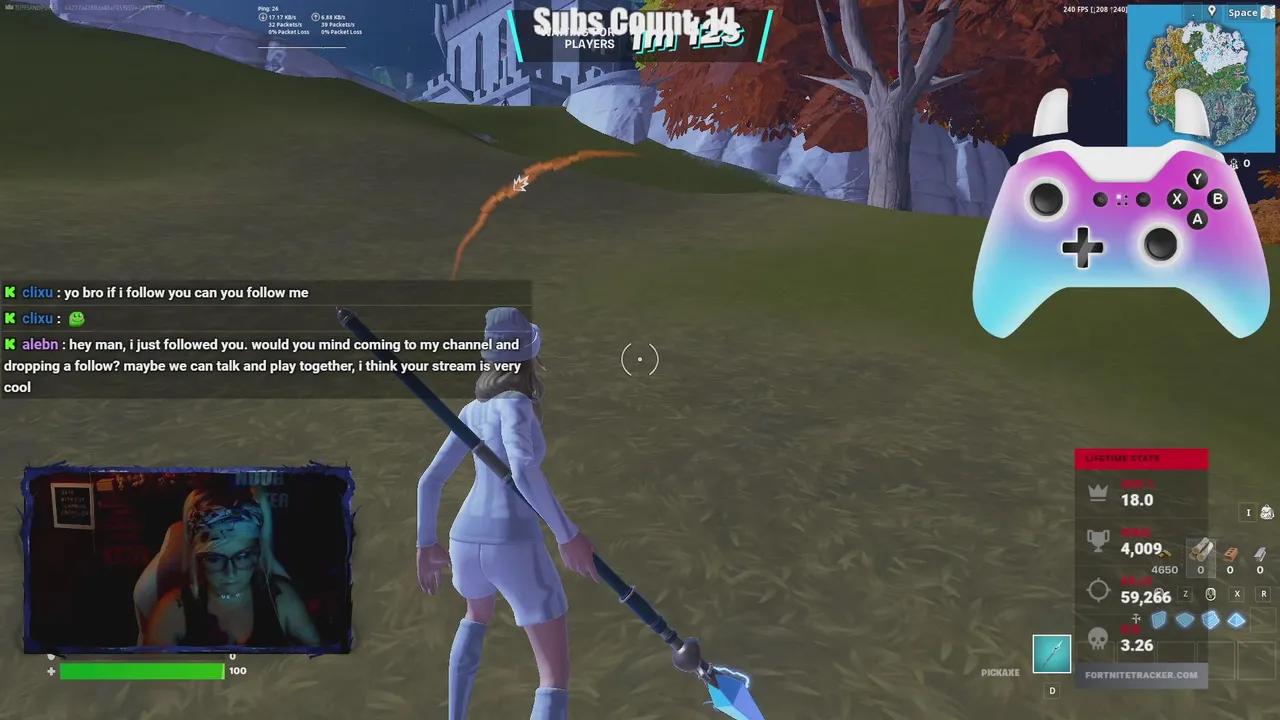Select the stairs build piece bound to X

[x=1210, y=620]
